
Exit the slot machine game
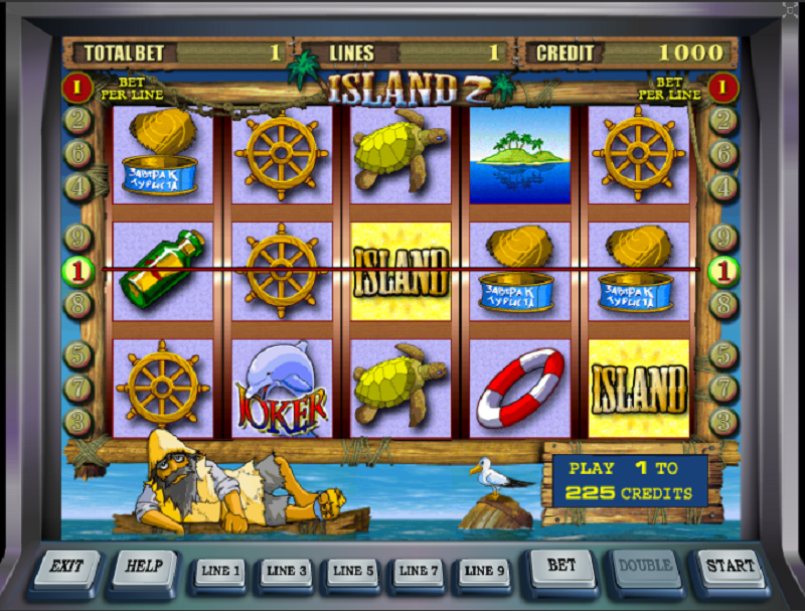click(66, 567)
